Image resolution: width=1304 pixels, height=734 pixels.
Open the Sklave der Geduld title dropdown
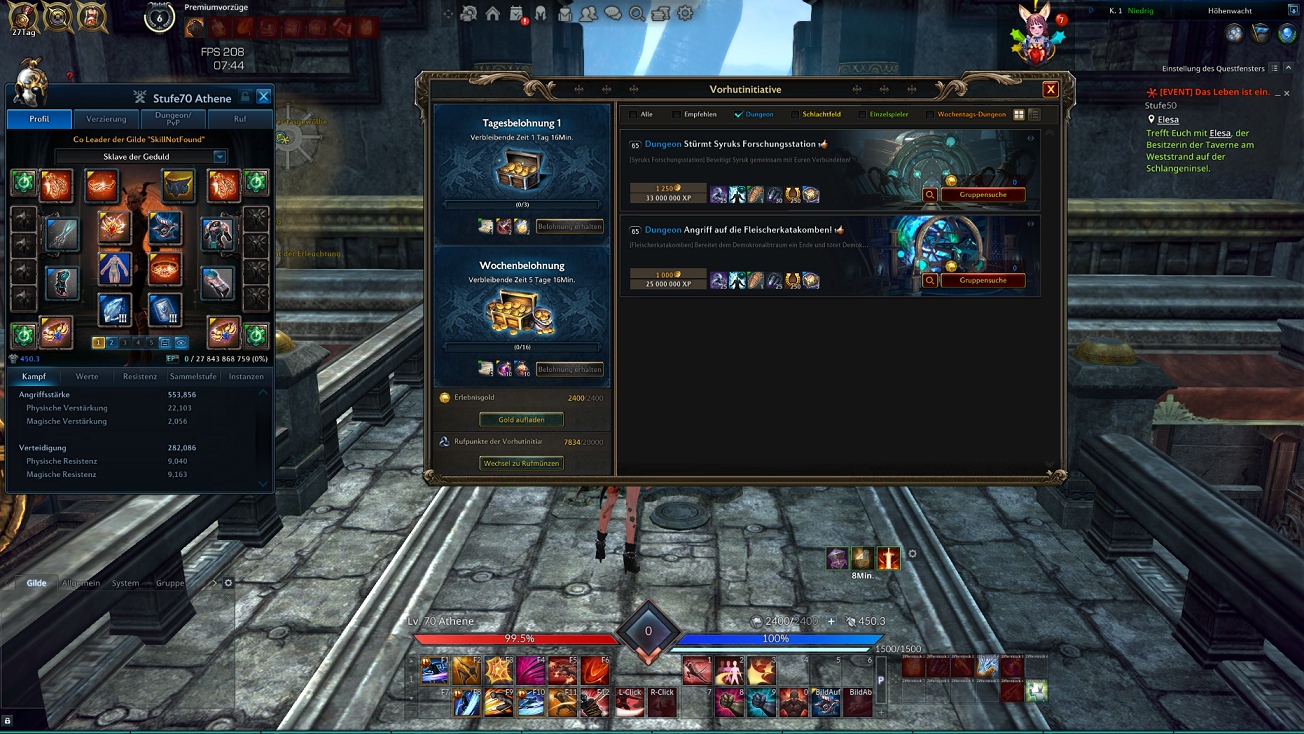click(219, 157)
